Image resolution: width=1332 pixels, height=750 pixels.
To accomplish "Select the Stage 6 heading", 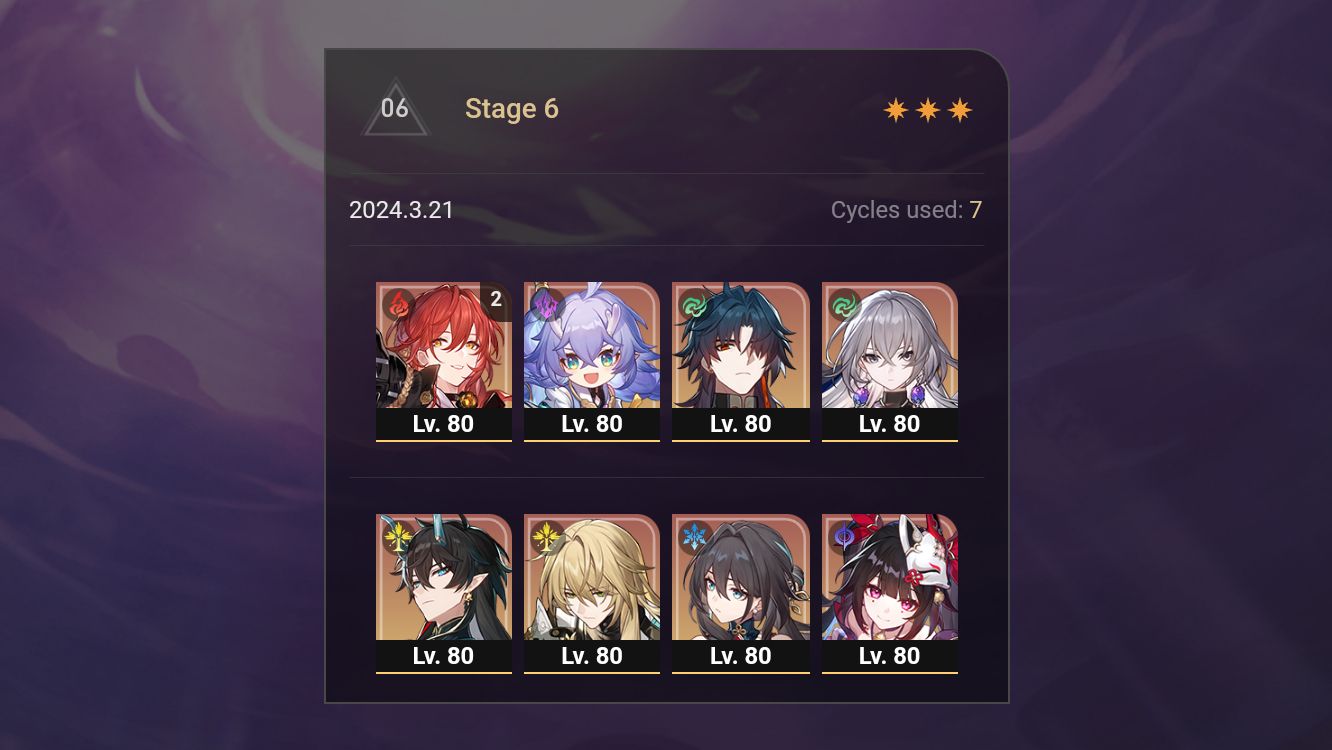I will pos(512,109).
